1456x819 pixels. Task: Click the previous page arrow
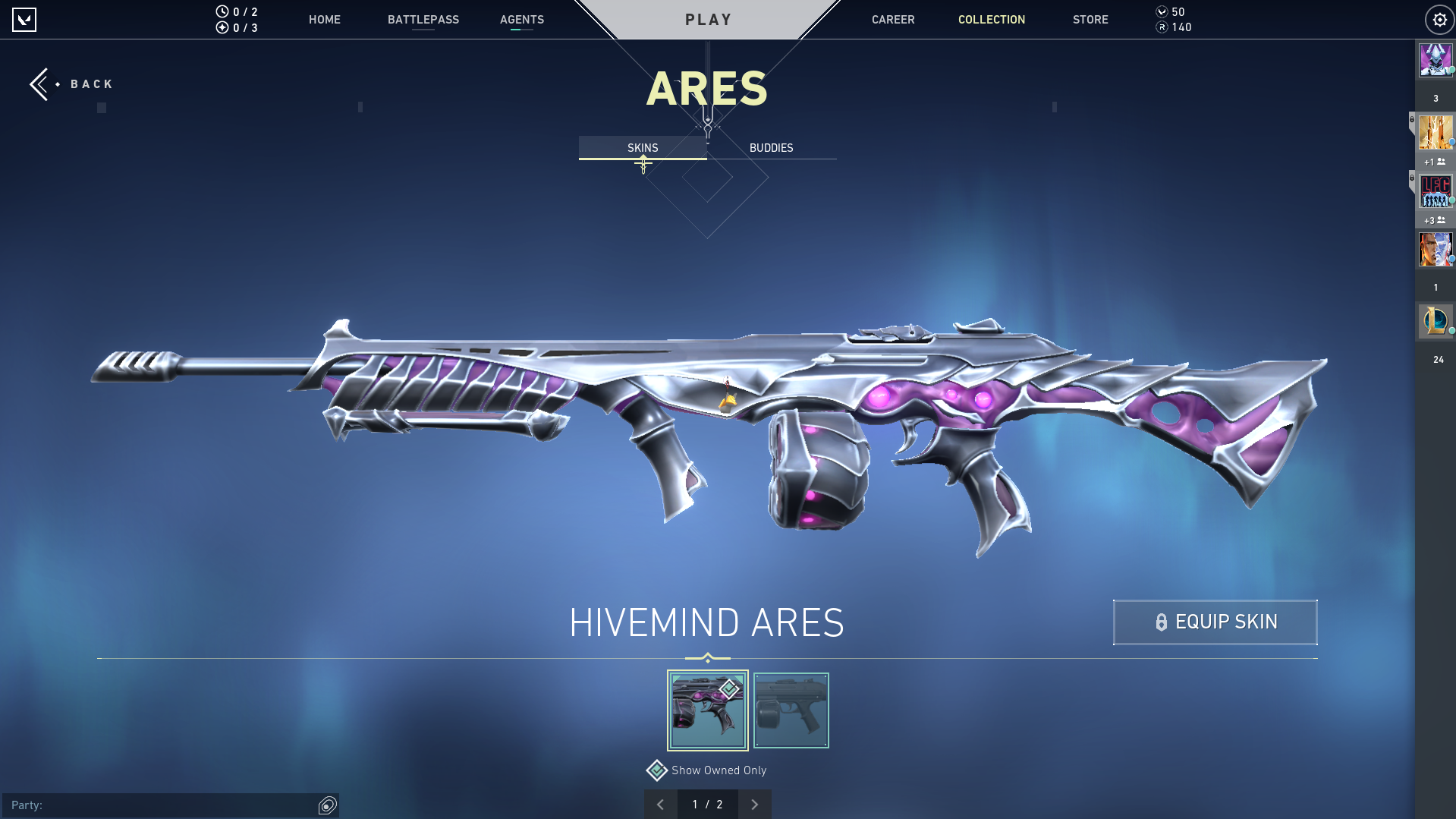coord(660,804)
